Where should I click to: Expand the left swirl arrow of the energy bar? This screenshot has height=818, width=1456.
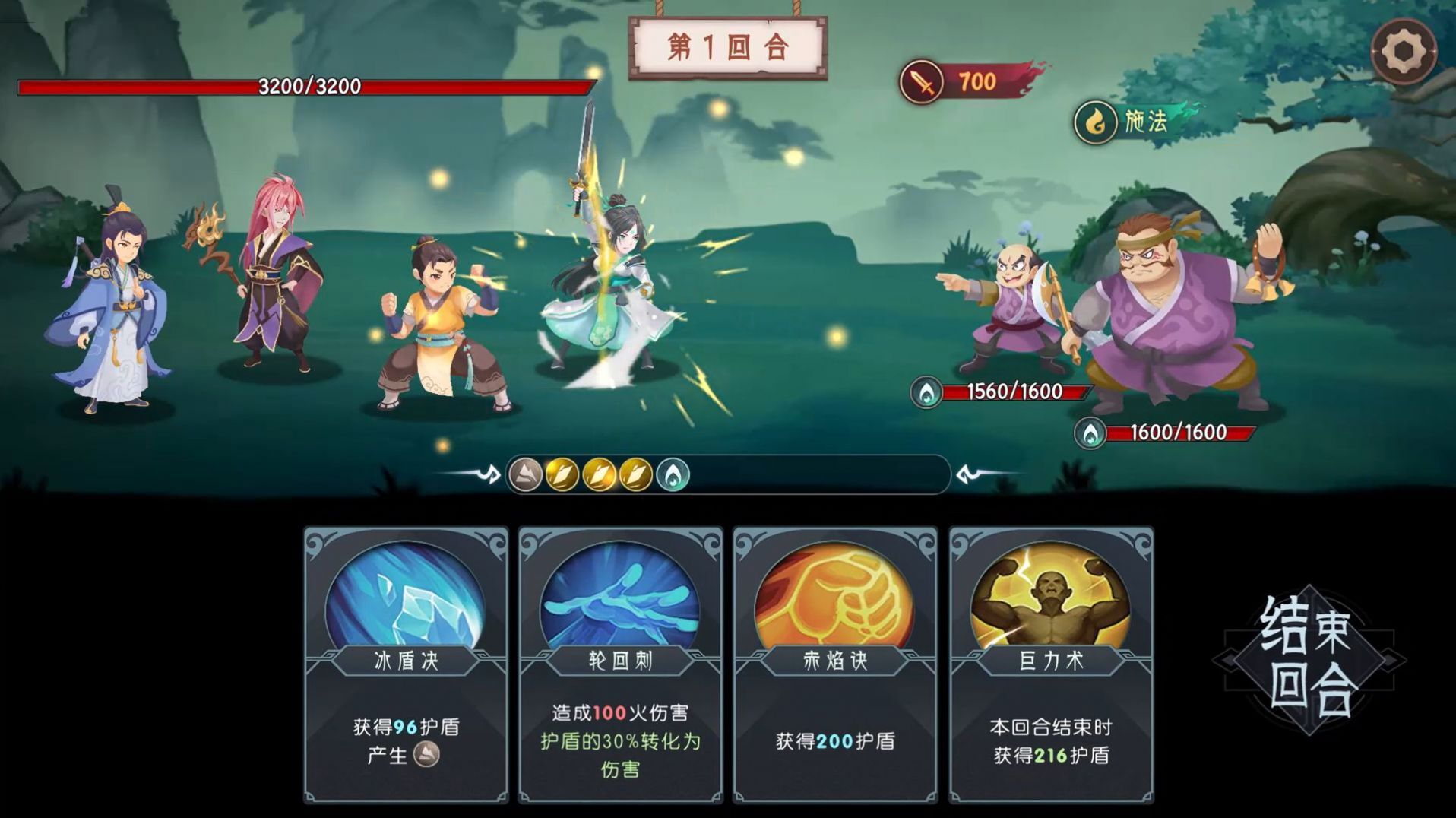[x=491, y=472]
